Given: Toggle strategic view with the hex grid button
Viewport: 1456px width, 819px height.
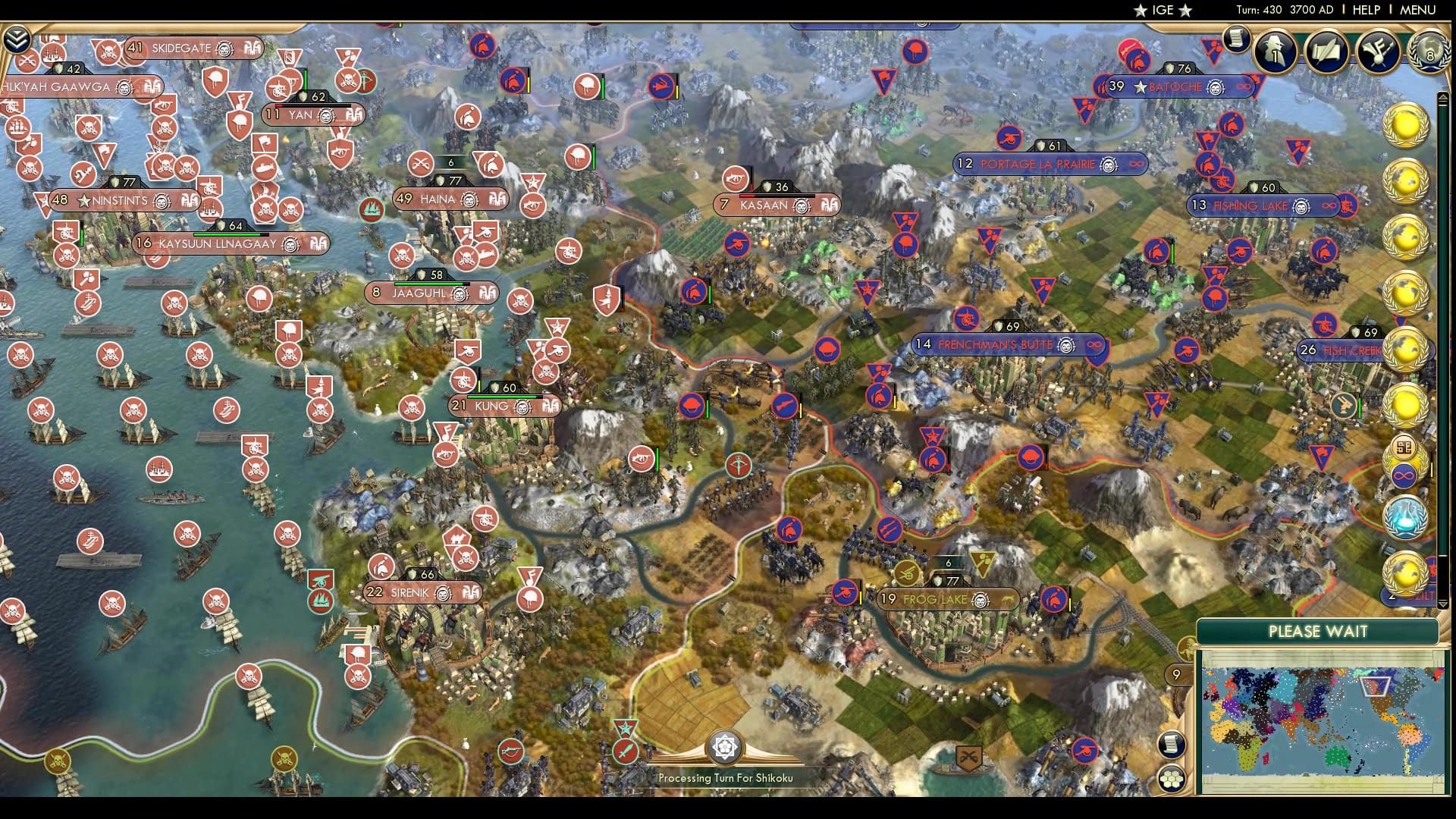Looking at the screenshot, I should tap(1172, 778).
